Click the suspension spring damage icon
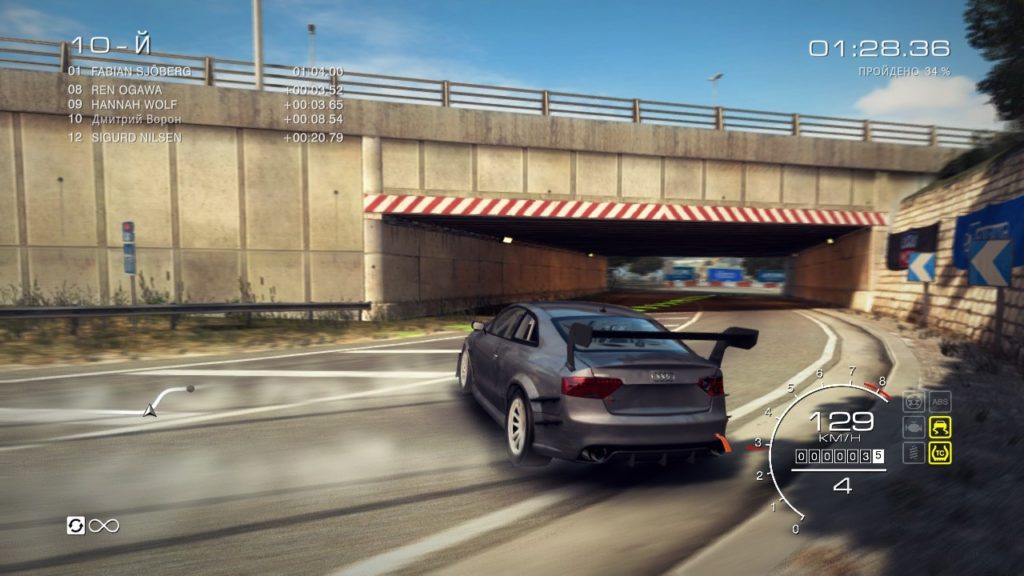This screenshot has width=1024, height=576. pos(913,453)
